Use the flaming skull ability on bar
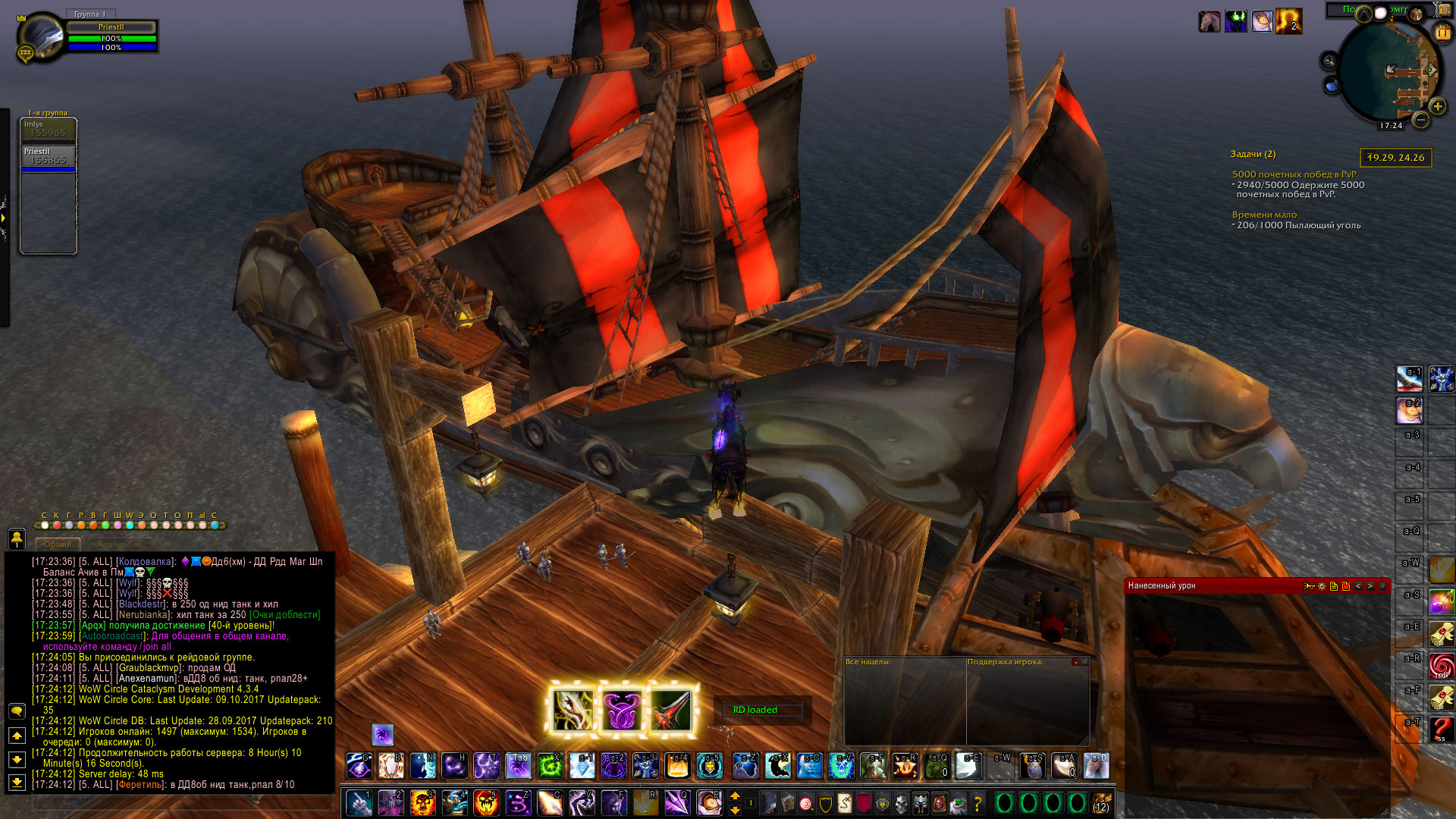Image resolution: width=1456 pixels, height=819 pixels. point(422,802)
